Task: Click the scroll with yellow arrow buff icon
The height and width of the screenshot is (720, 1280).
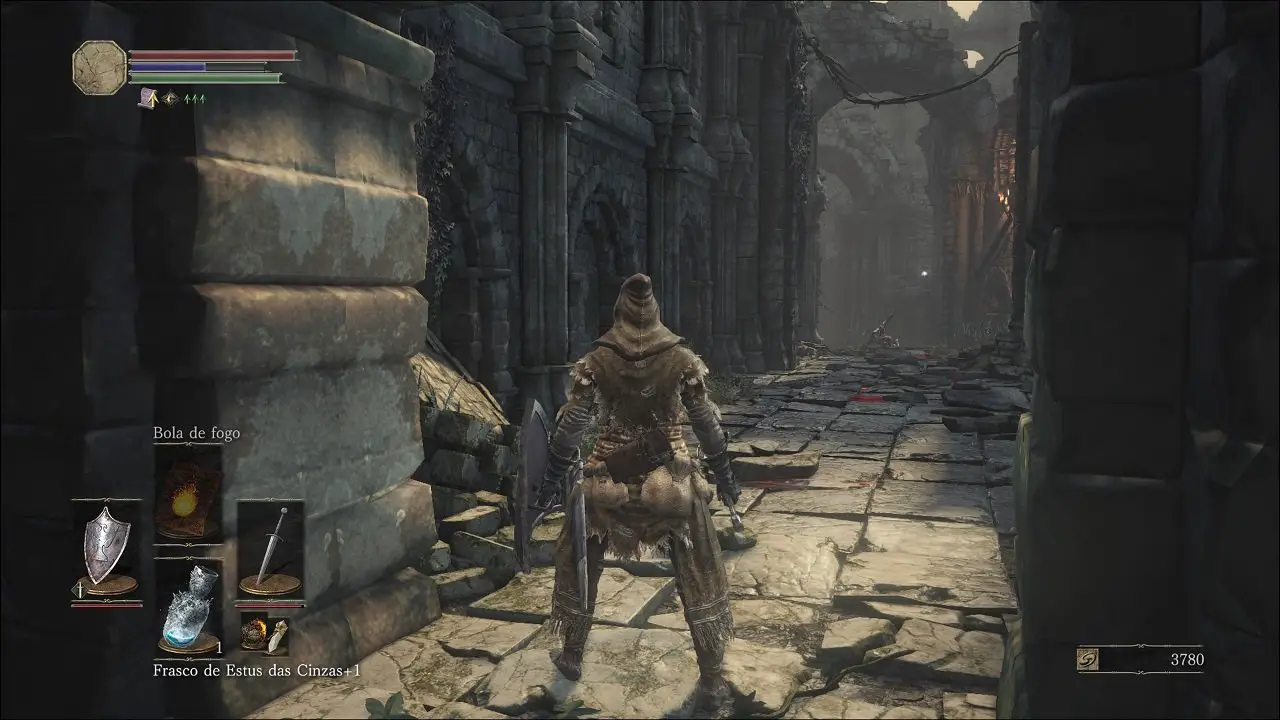Action: point(148,97)
